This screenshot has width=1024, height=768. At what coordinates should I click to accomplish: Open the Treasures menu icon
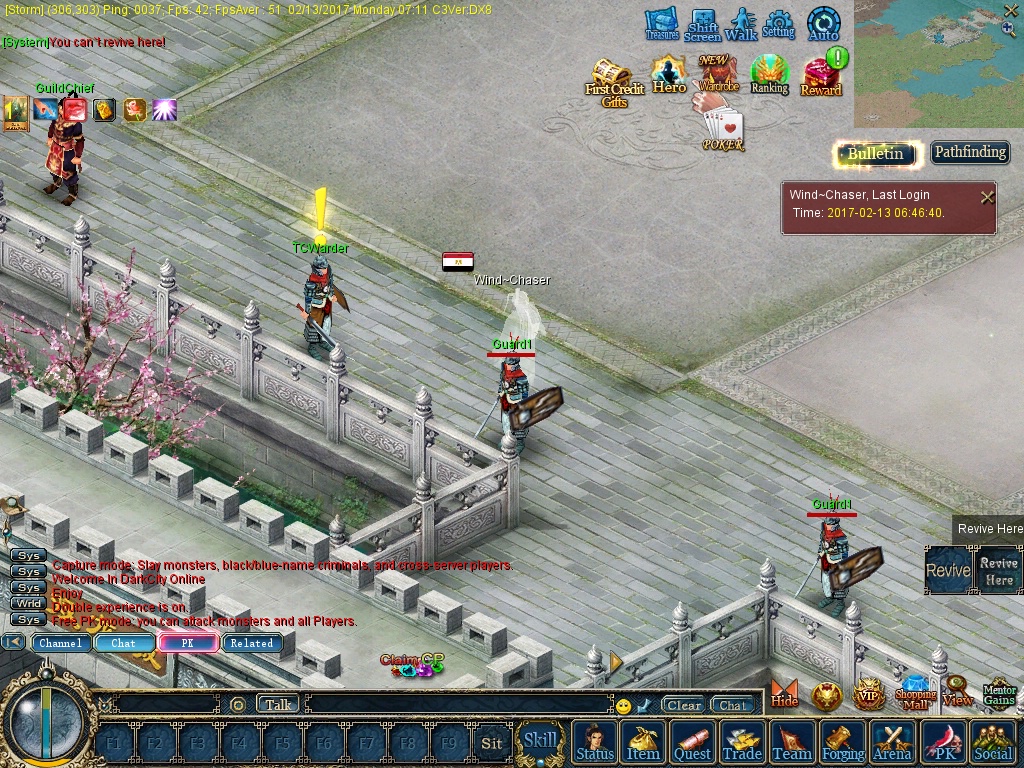pyautogui.click(x=661, y=24)
